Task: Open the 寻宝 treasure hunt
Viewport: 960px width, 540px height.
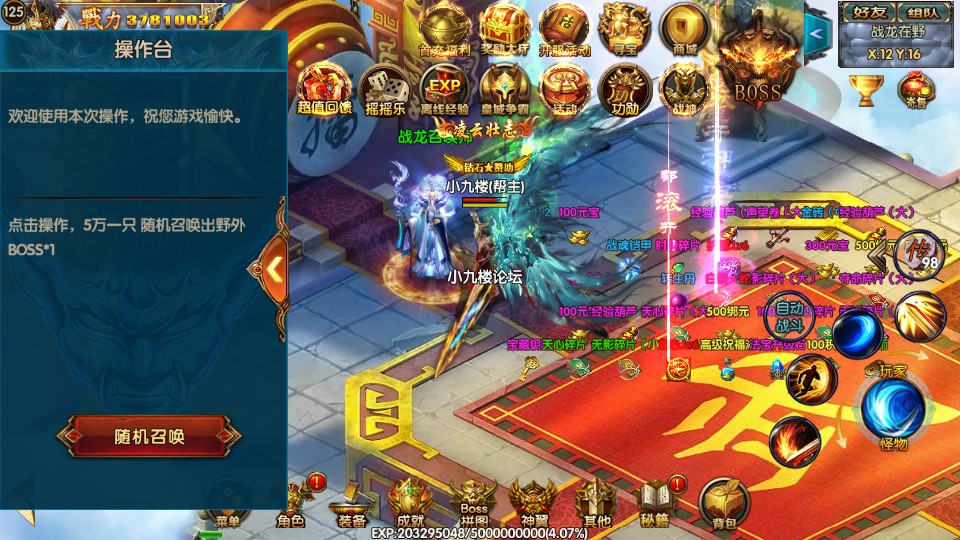Action: click(x=624, y=28)
